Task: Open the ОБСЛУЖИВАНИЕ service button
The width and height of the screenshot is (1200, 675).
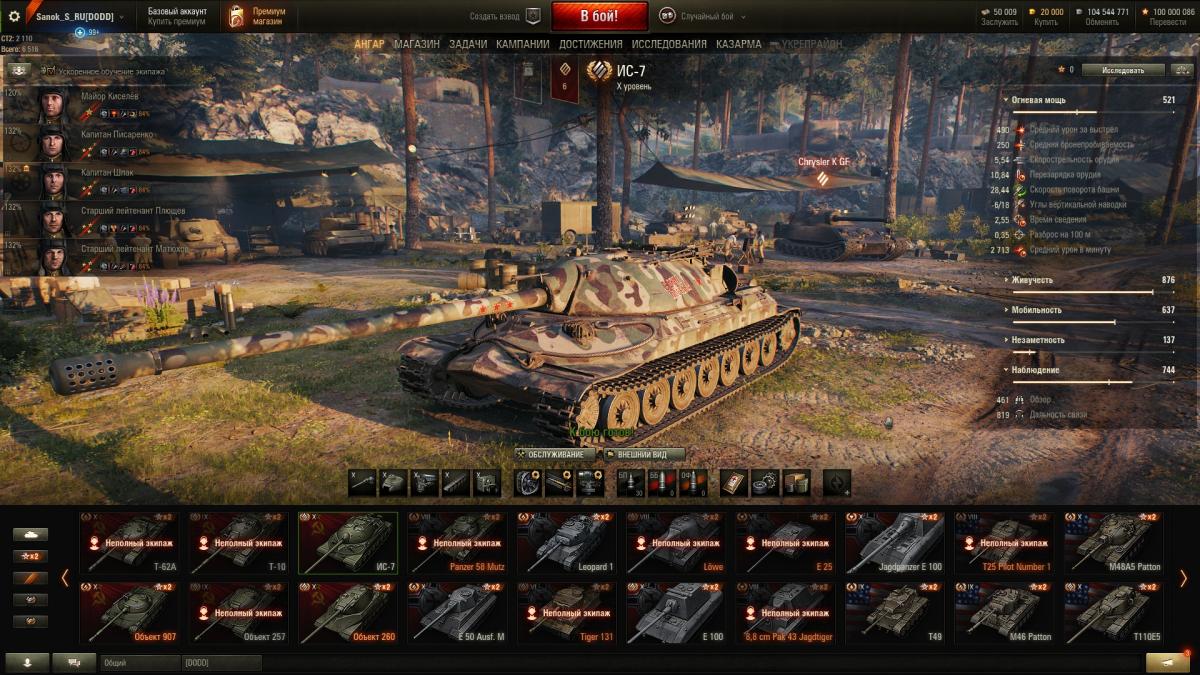Action: [x=556, y=454]
